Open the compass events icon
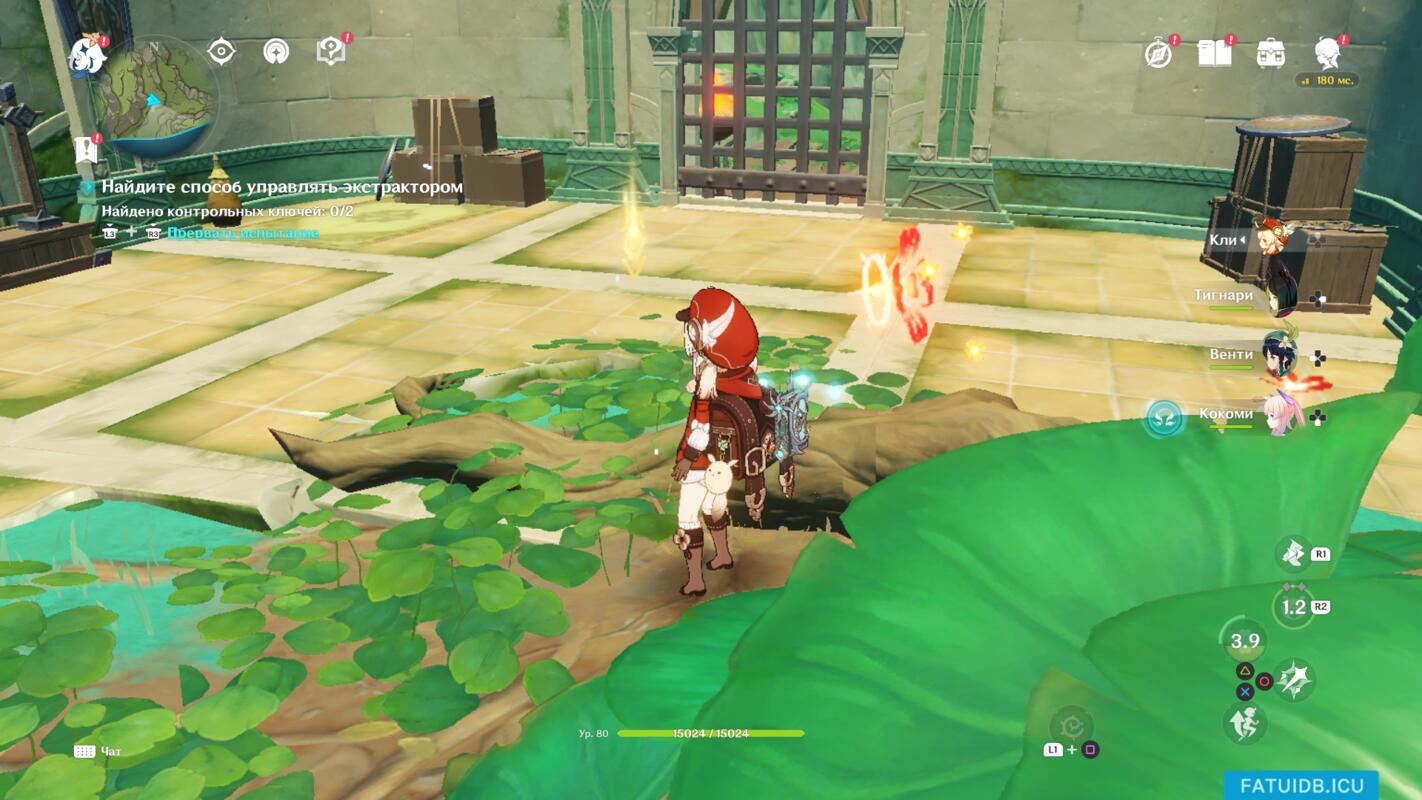The width and height of the screenshot is (1422, 800). pos(1158,53)
